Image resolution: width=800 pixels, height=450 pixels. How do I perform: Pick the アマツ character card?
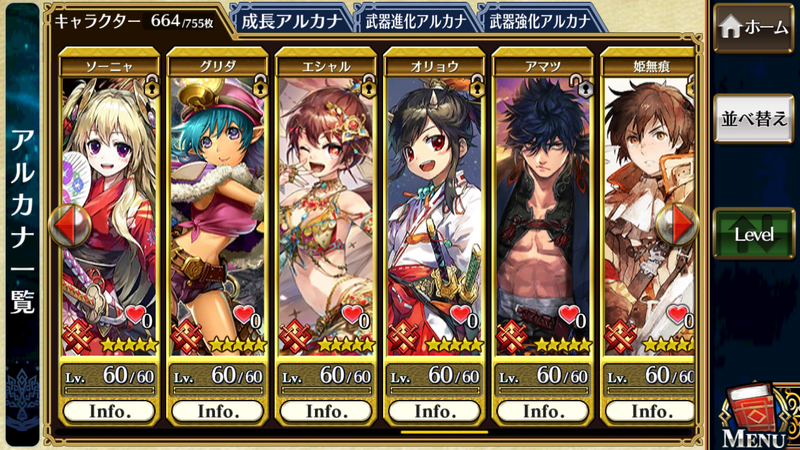tap(542, 200)
